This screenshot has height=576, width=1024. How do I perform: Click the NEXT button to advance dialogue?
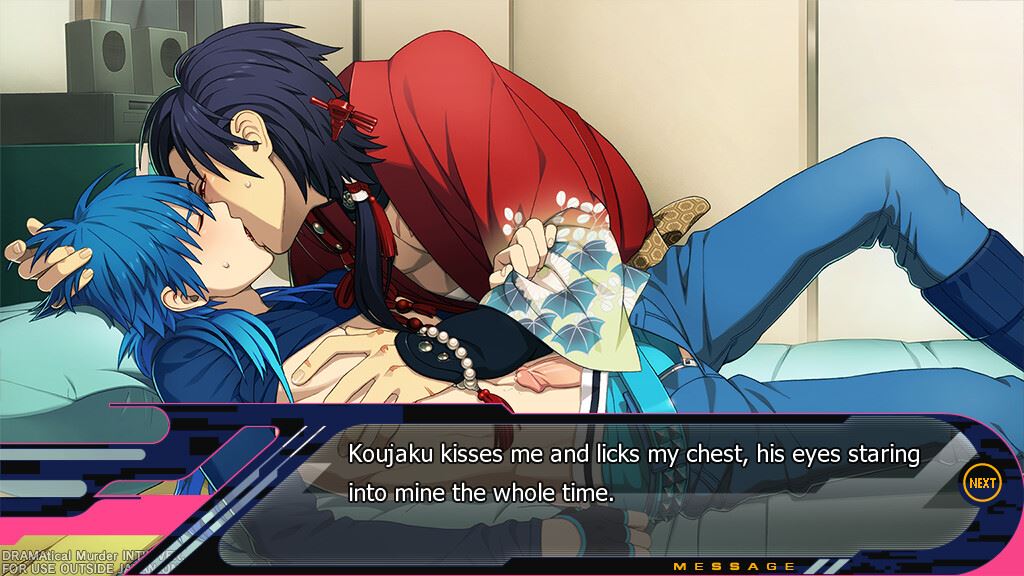click(x=981, y=483)
